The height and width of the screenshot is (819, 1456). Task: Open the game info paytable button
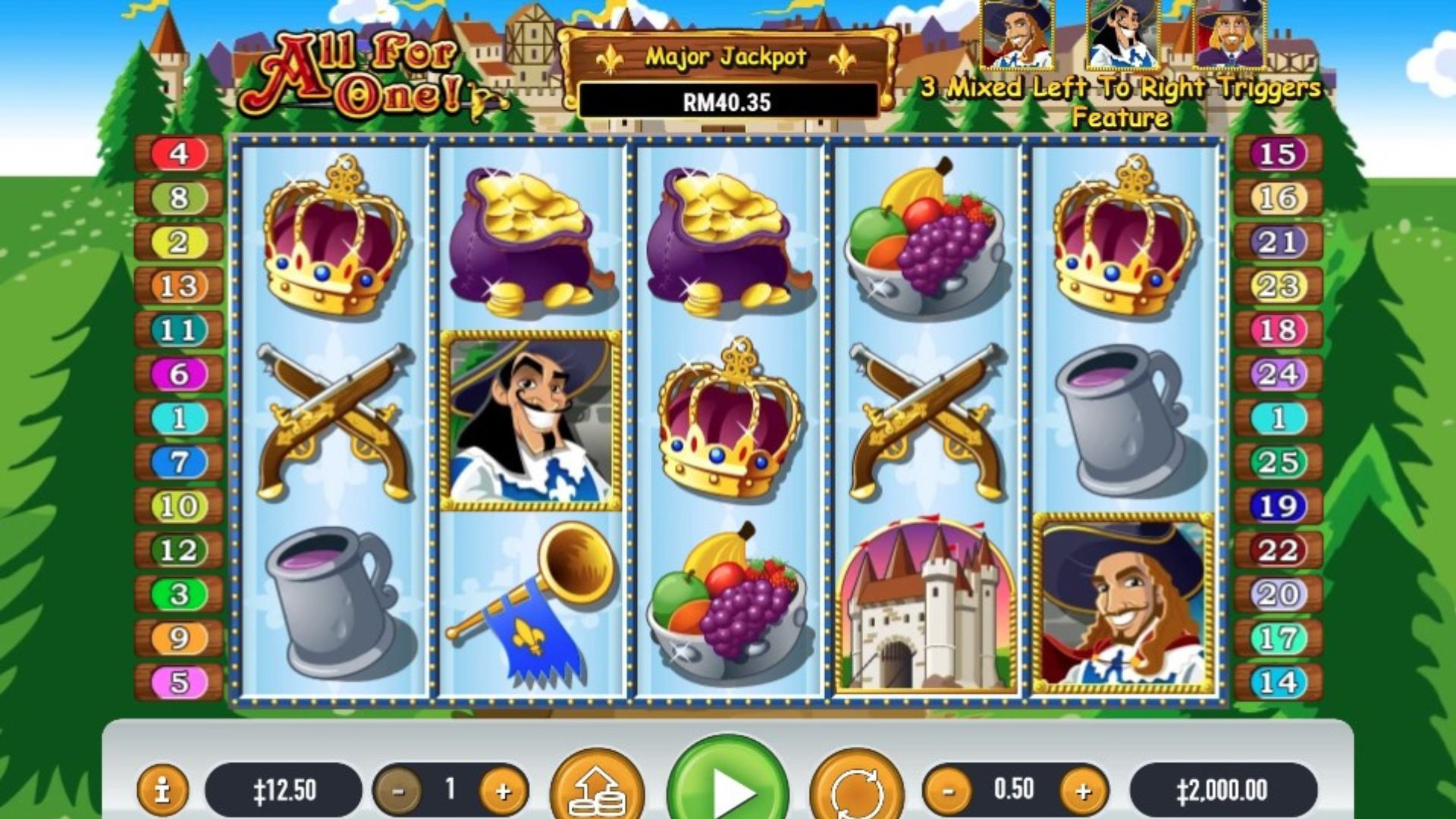pyautogui.click(x=162, y=790)
